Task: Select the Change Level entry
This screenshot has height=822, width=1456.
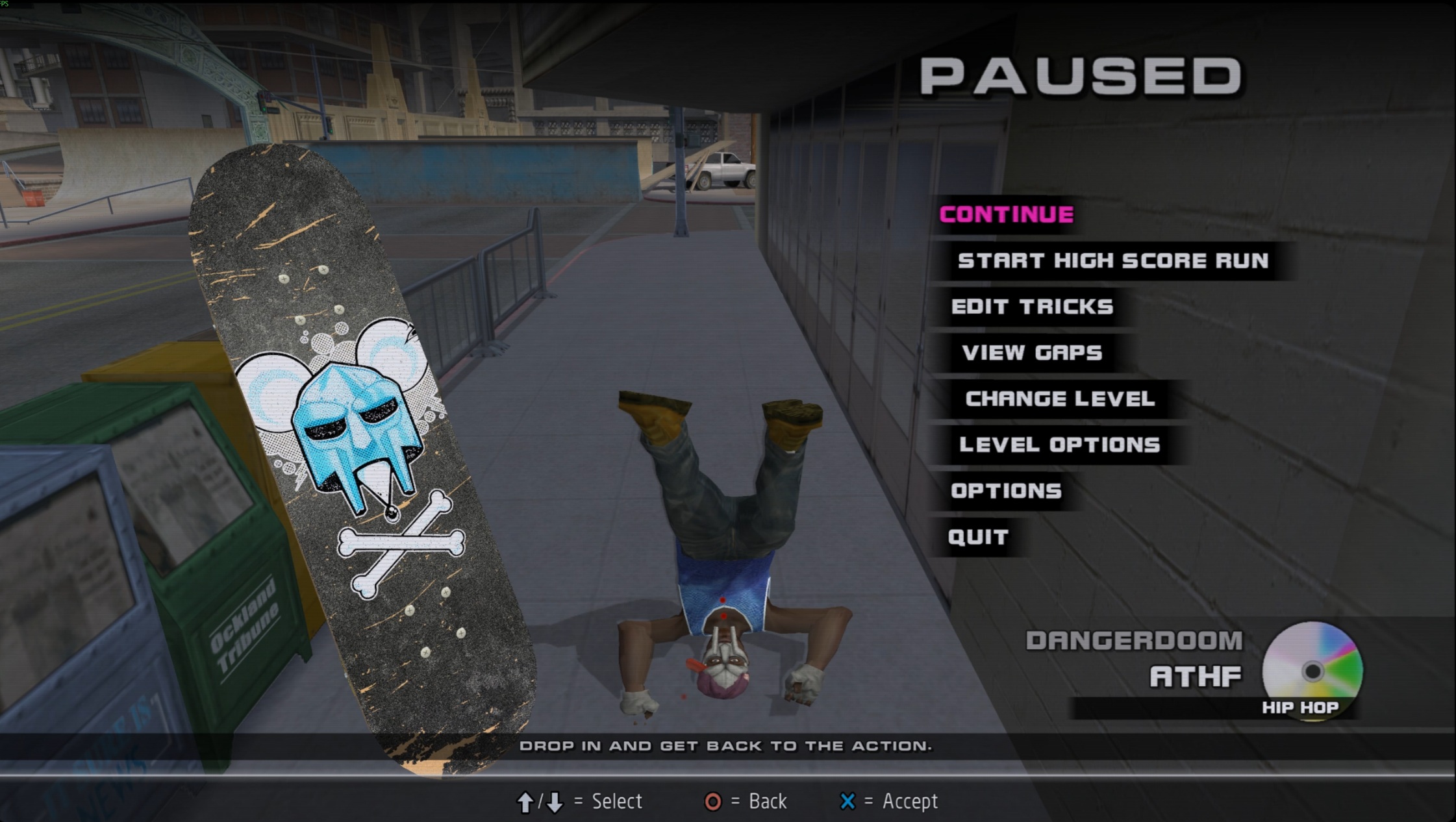Action: pyautogui.click(x=1060, y=399)
